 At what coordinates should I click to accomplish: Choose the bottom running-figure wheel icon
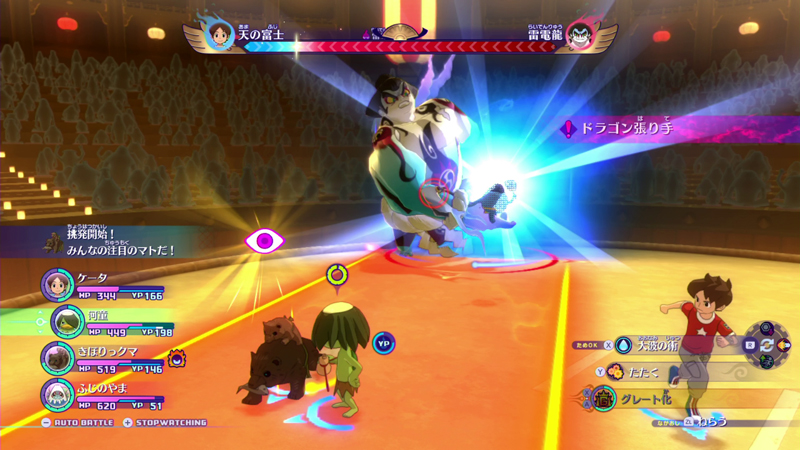(767, 361)
